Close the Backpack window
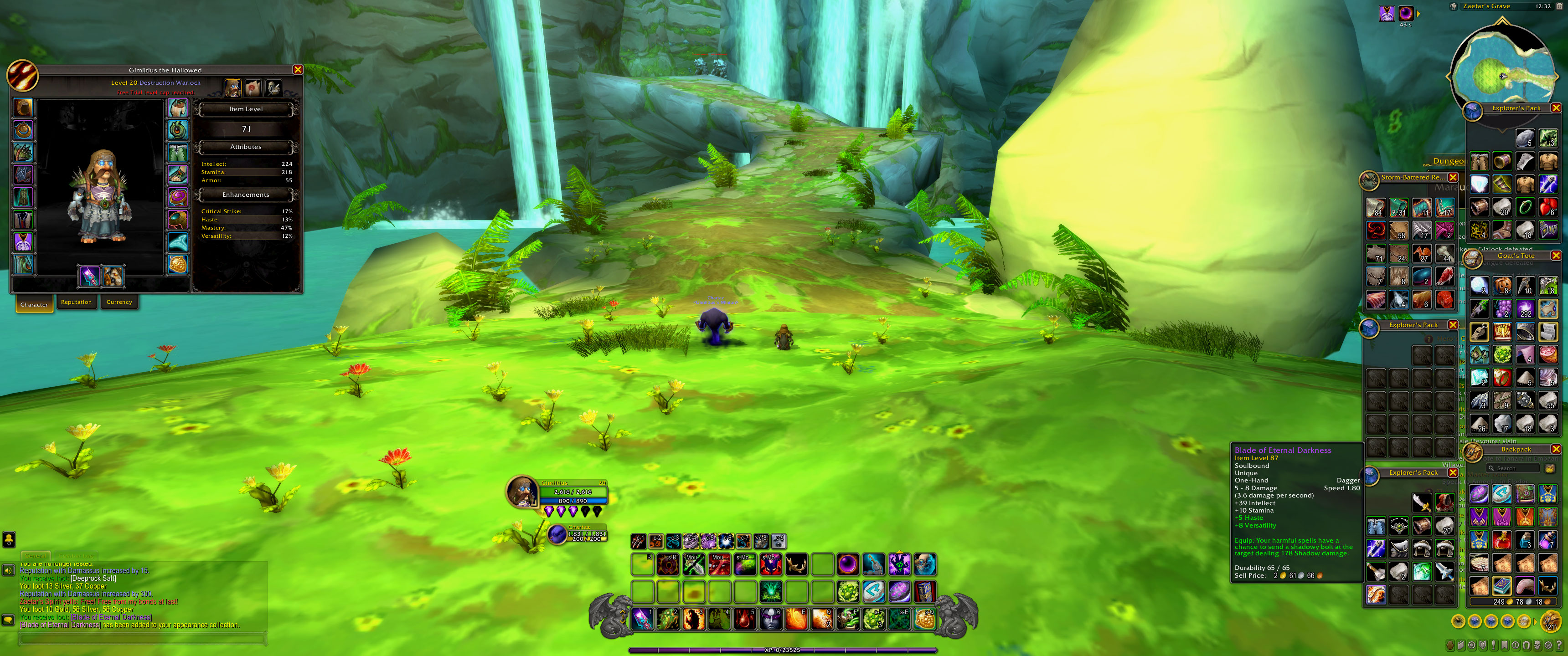Image resolution: width=1568 pixels, height=656 pixels. 1556,449
